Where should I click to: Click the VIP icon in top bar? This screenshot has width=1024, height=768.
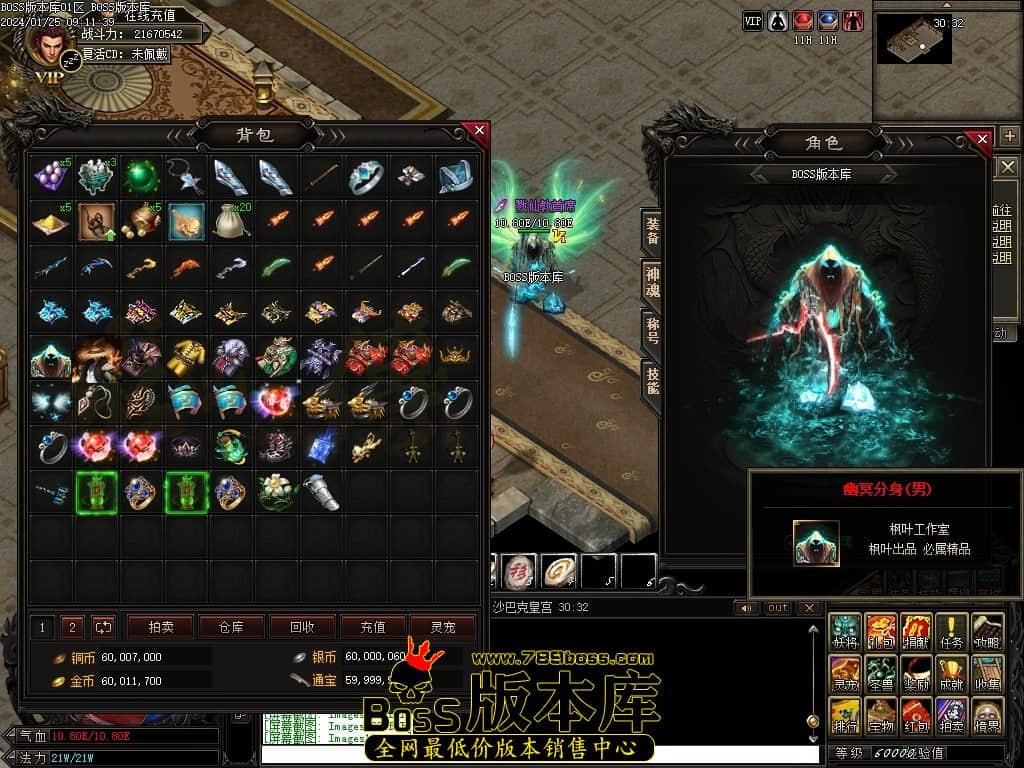click(x=753, y=20)
